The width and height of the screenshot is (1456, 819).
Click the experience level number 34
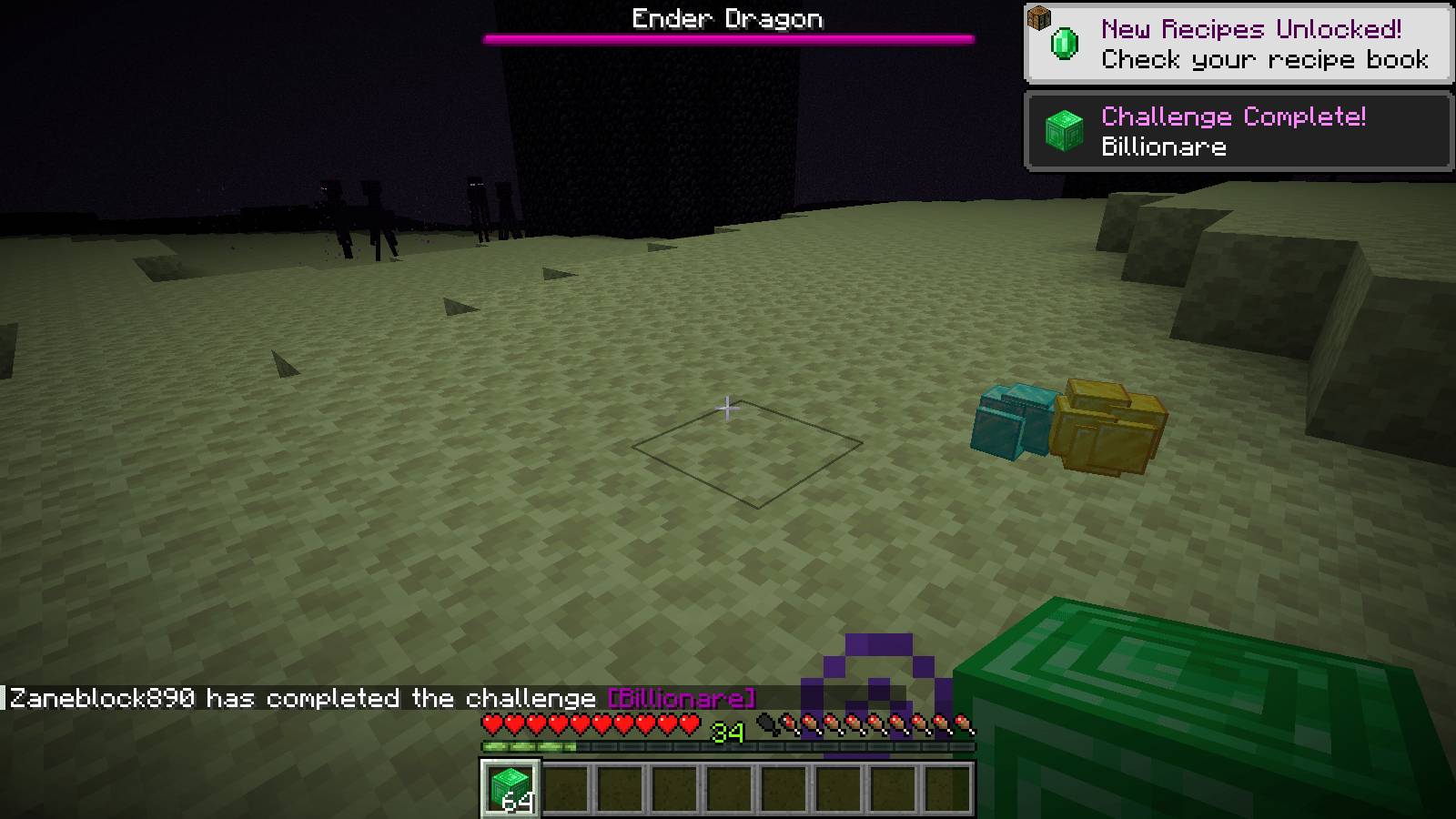pyautogui.click(x=730, y=733)
